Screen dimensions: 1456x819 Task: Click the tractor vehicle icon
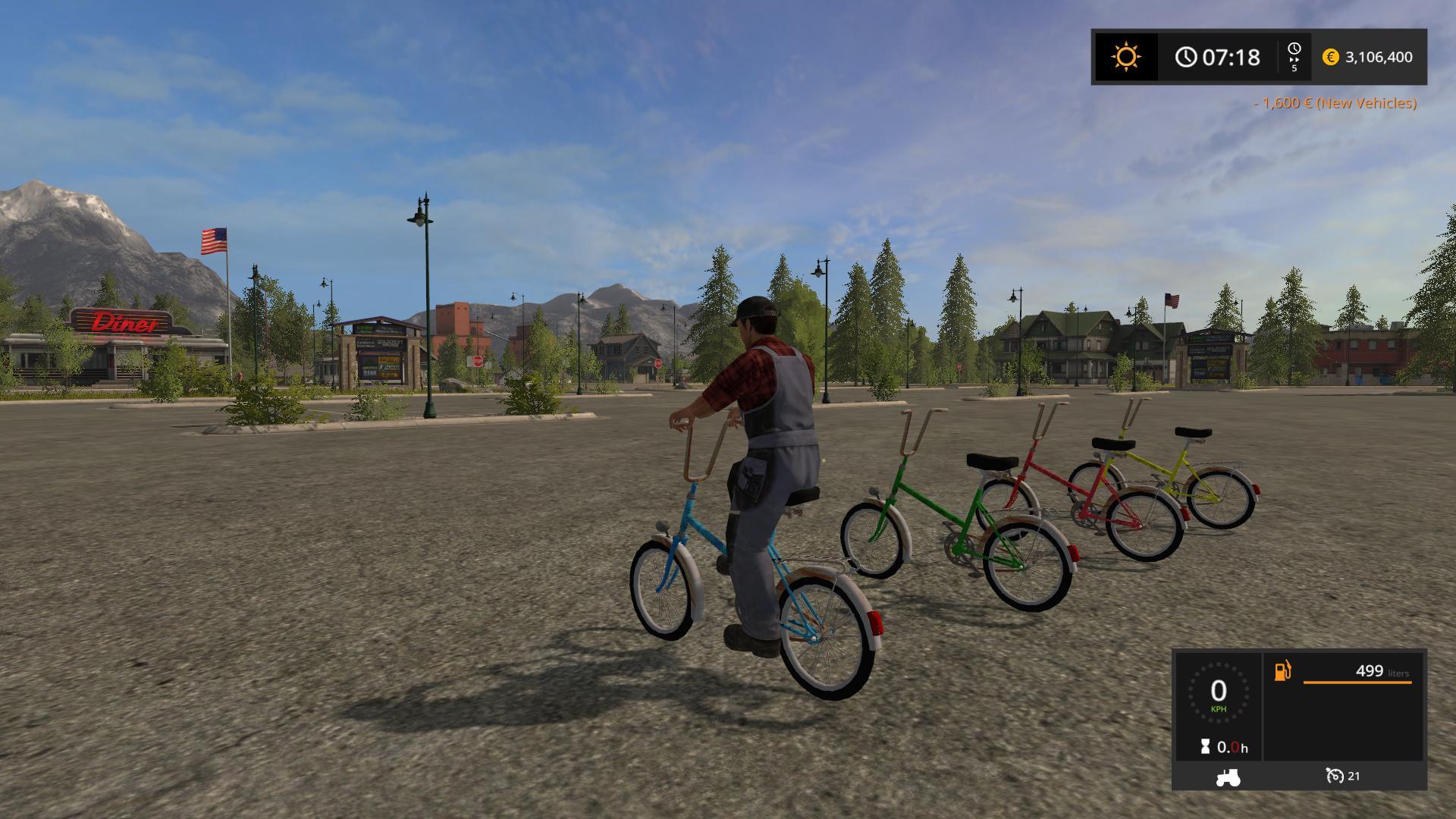pyautogui.click(x=1228, y=777)
